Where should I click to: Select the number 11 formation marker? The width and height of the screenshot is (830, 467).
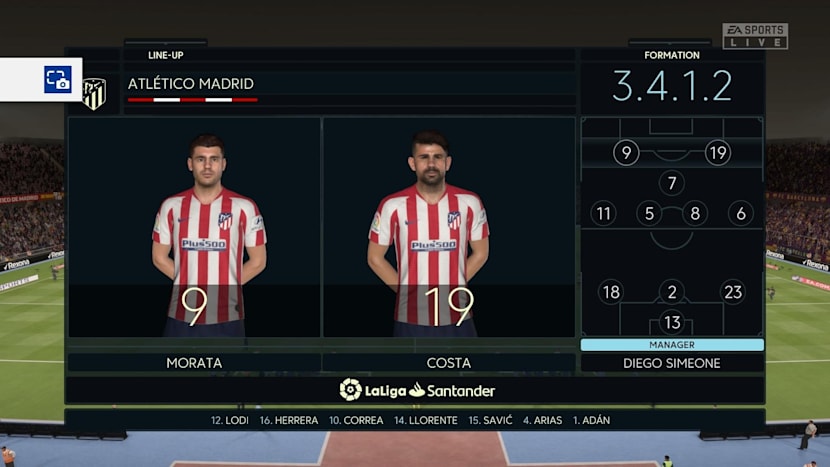click(603, 213)
